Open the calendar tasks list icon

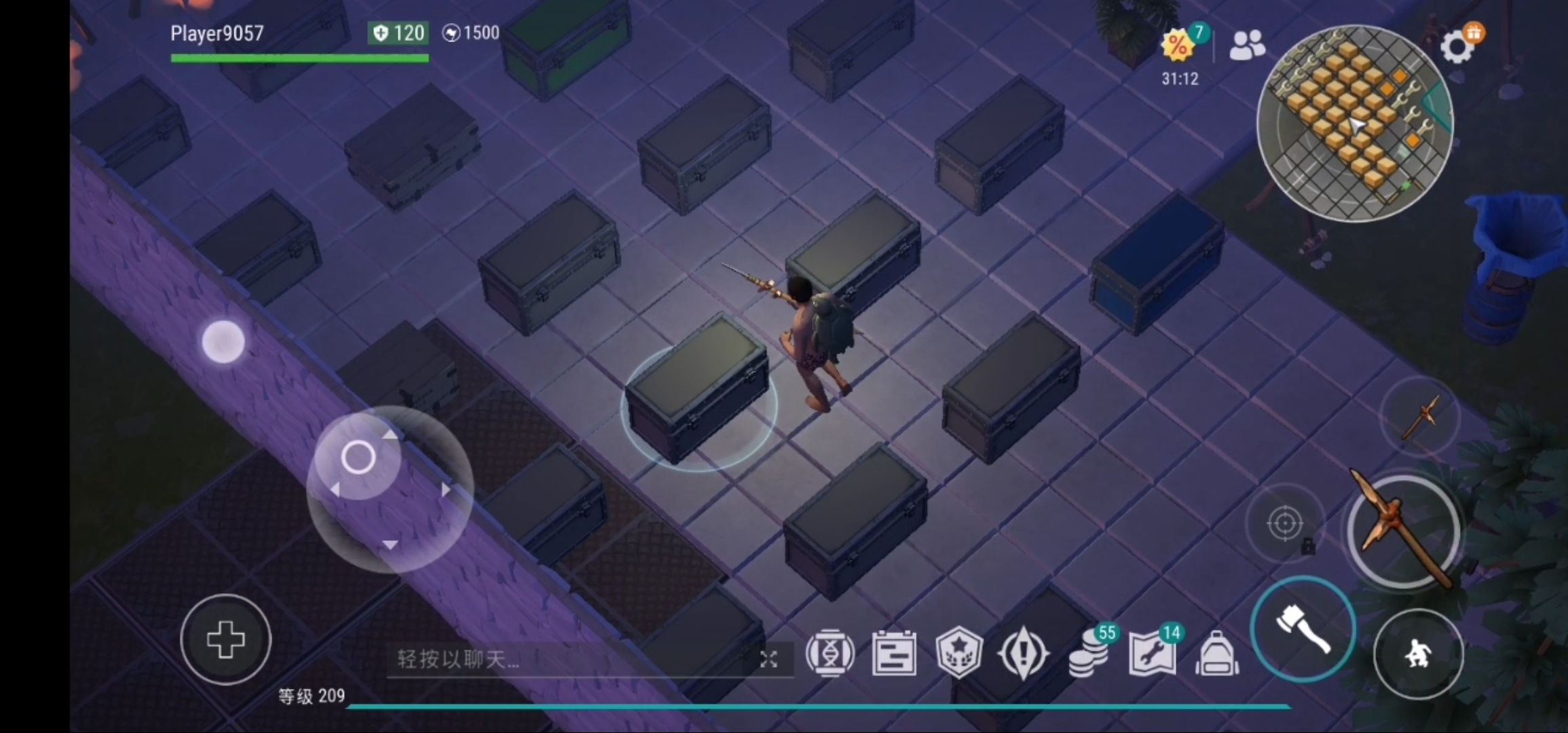tap(894, 654)
